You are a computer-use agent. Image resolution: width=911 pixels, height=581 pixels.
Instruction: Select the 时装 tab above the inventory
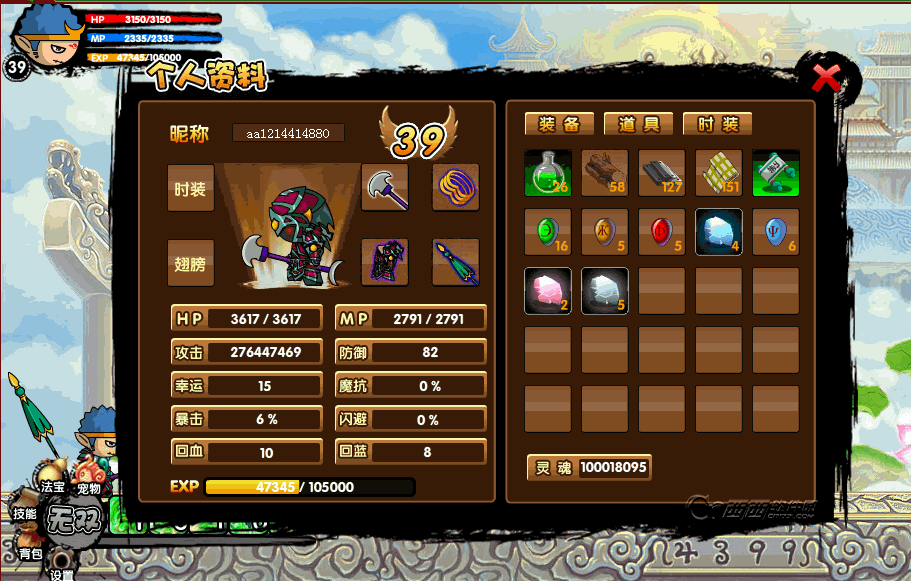click(x=717, y=124)
